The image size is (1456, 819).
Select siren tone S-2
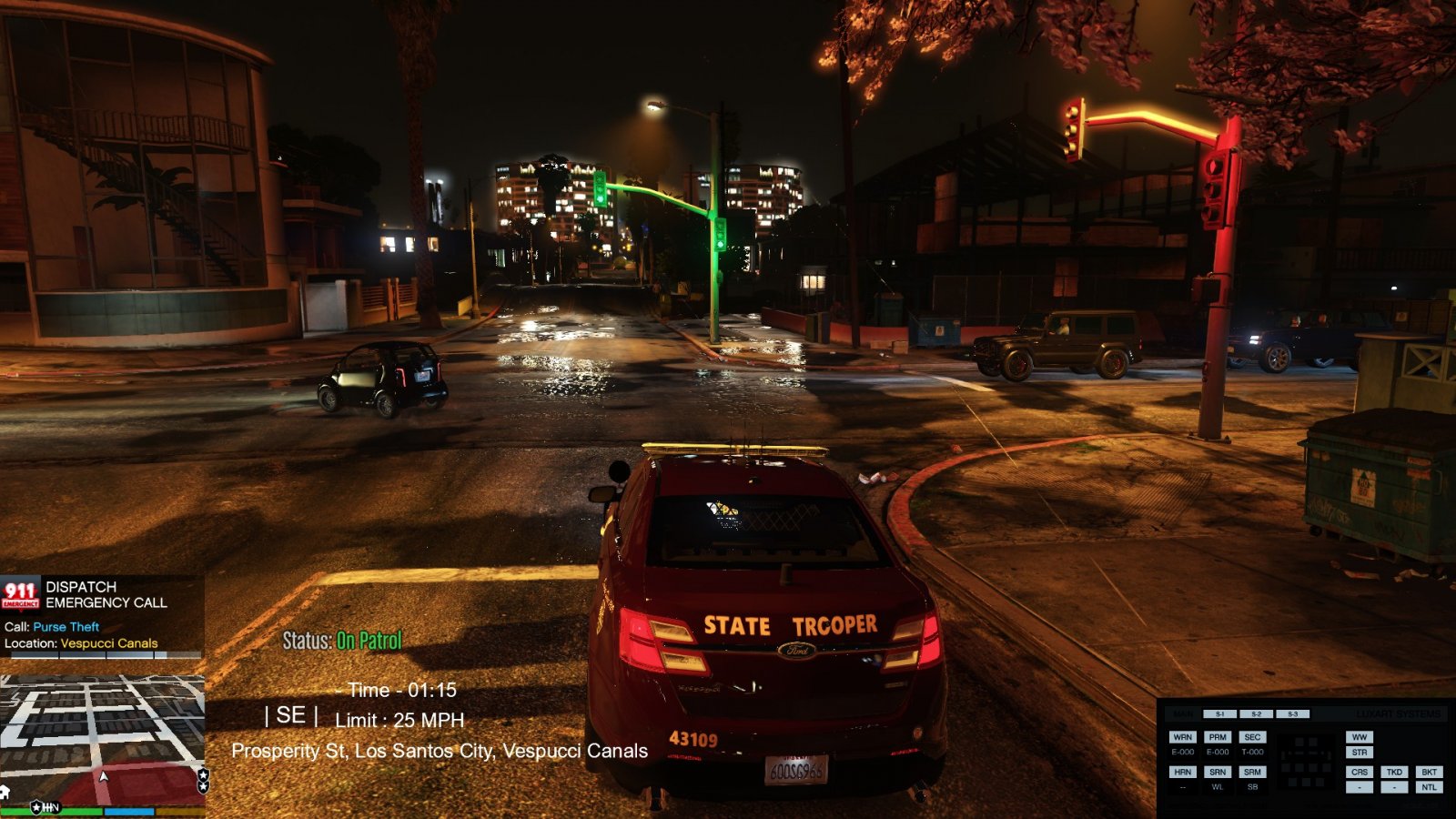tap(1256, 714)
